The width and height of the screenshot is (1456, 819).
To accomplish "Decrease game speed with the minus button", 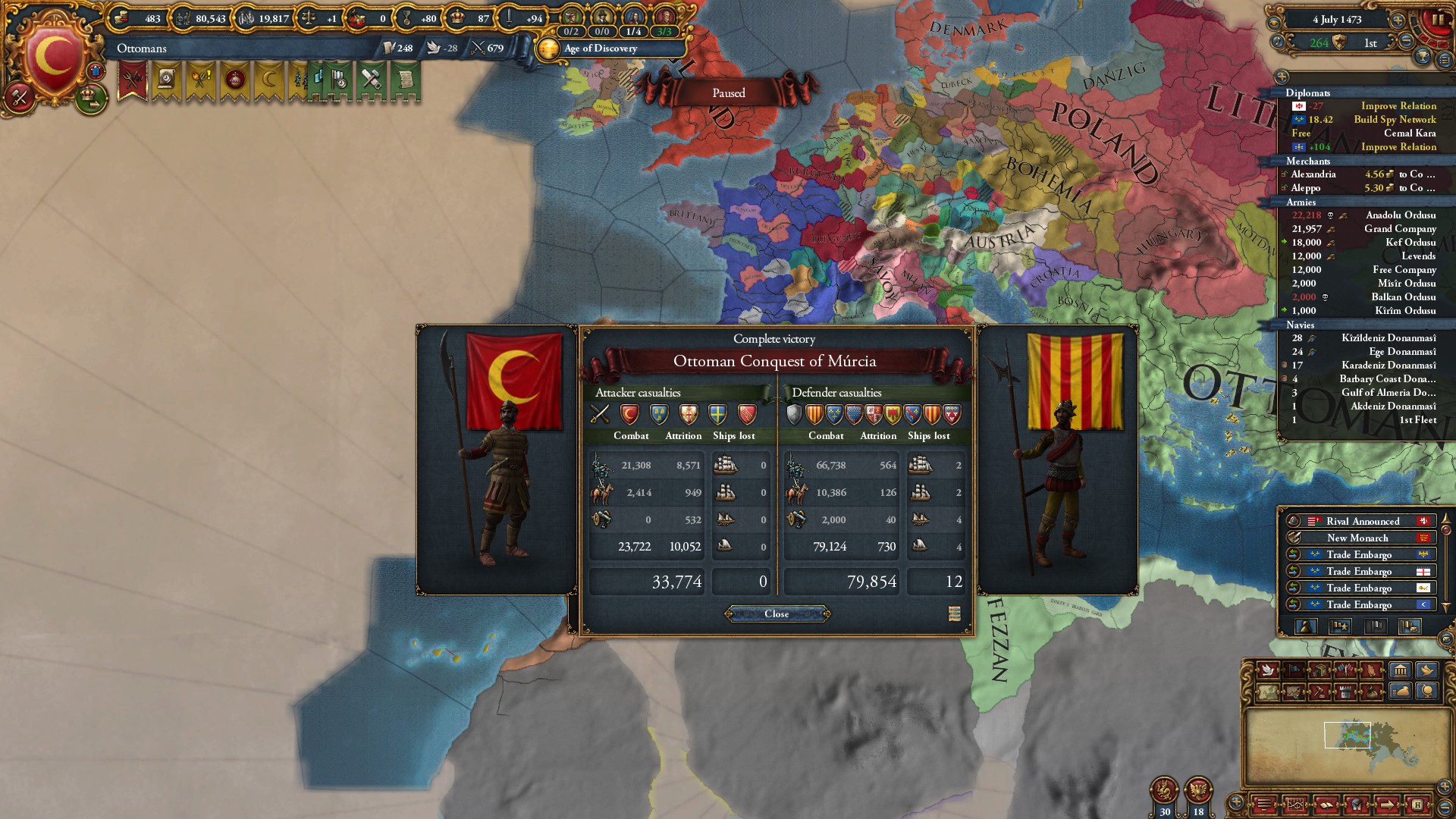I will click(1407, 42).
